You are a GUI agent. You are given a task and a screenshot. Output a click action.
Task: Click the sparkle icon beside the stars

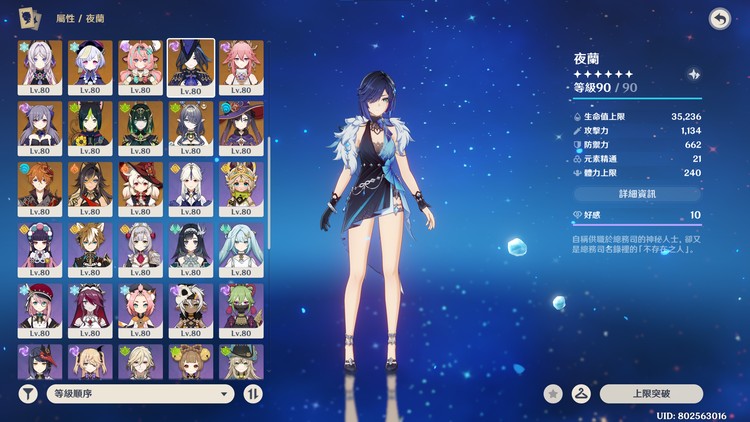coord(693,74)
